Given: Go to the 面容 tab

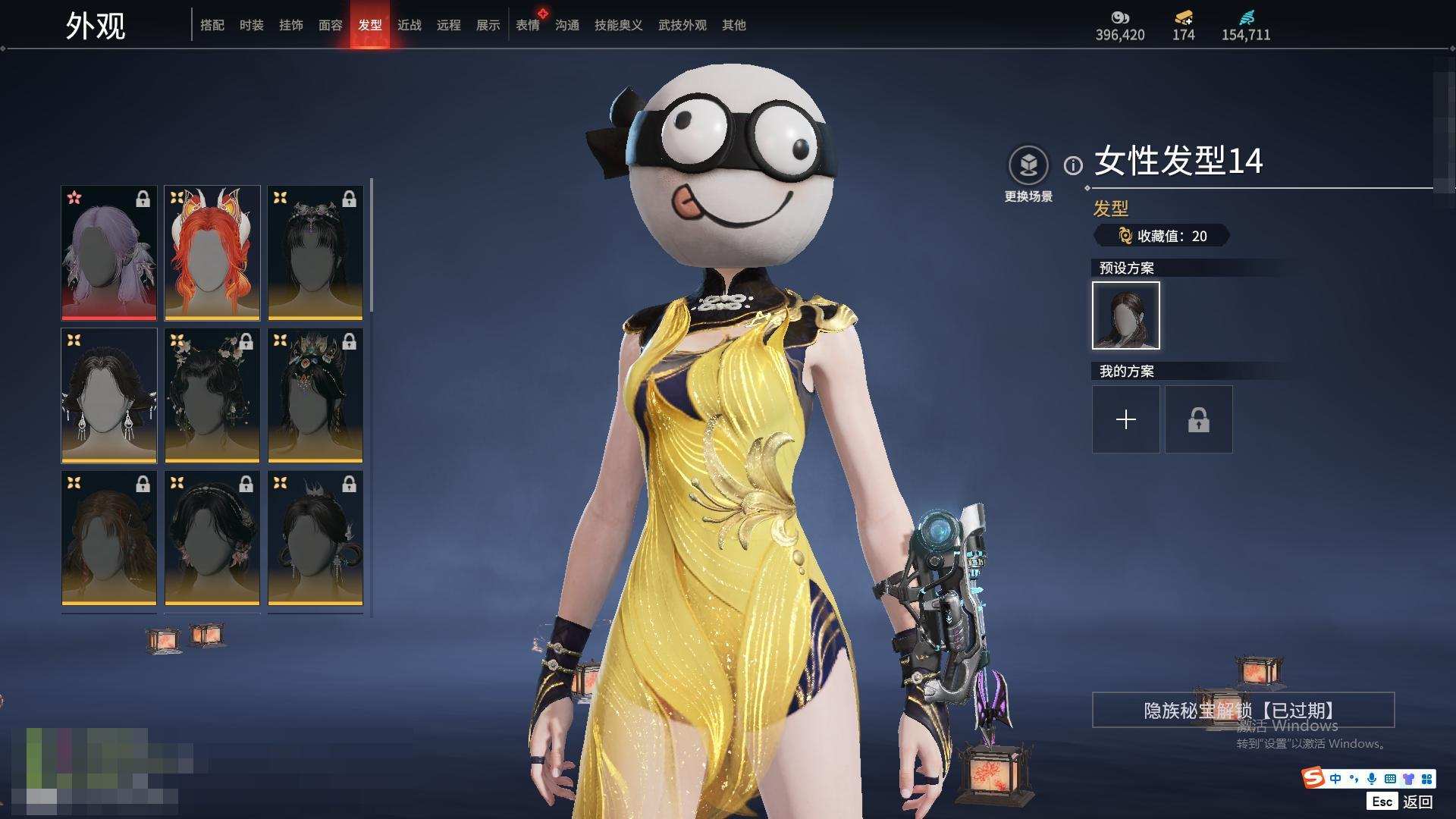Looking at the screenshot, I should pyautogui.click(x=330, y=25).
